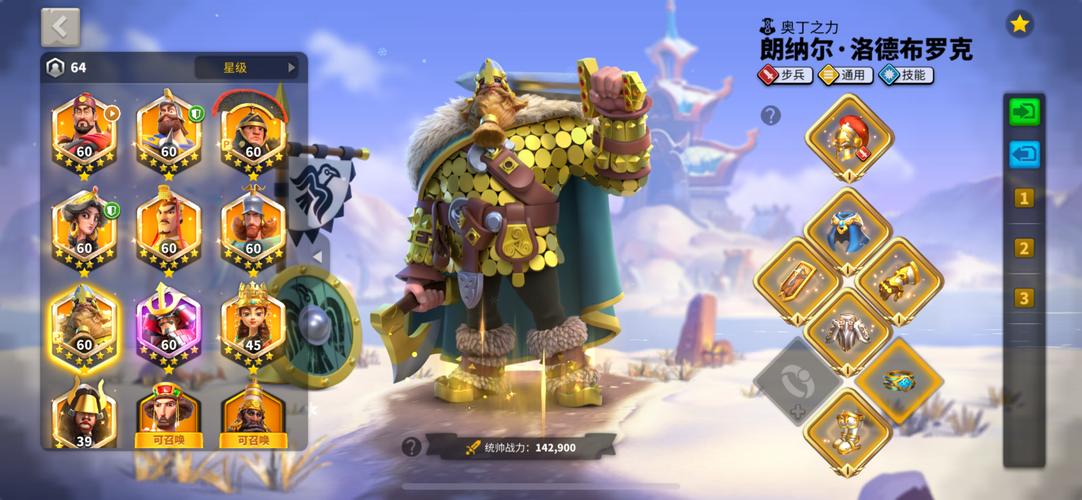Screen dimensions: 1082x500
Task: Open the red-plumed helmet equipment slot
Action: click(849, 137)
